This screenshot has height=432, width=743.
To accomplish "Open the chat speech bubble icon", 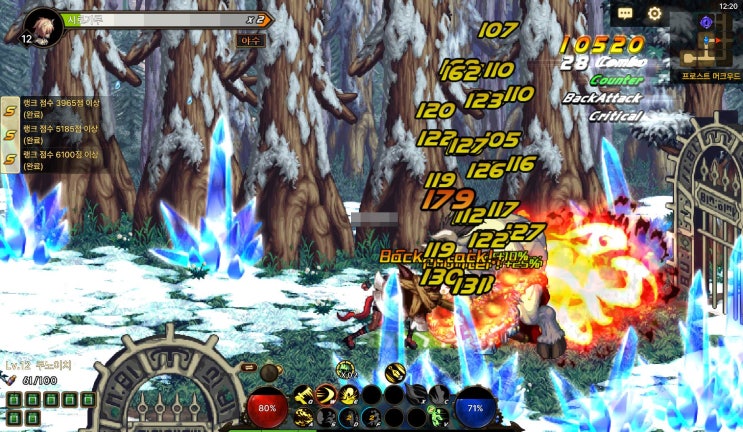I will click(x=625, y=14).
